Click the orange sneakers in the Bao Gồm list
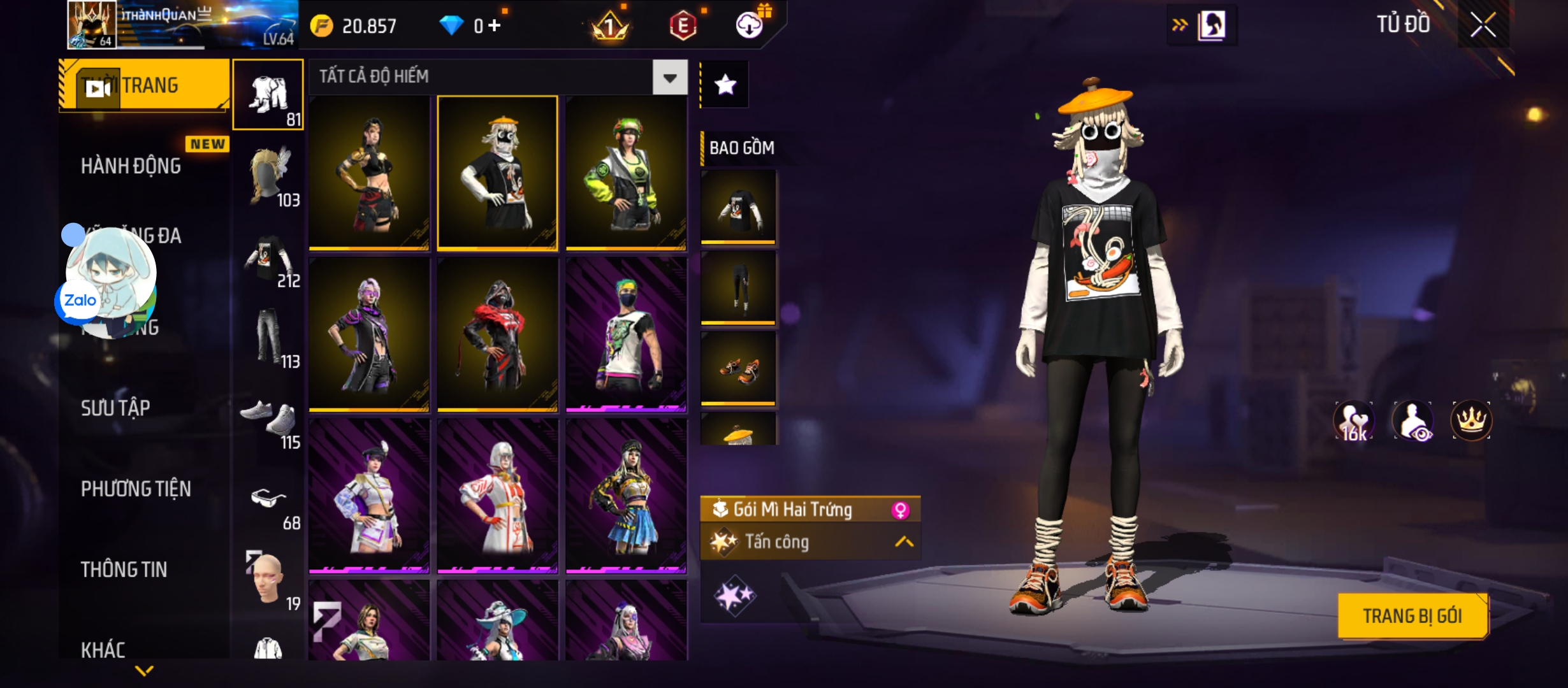 [738, 369]
